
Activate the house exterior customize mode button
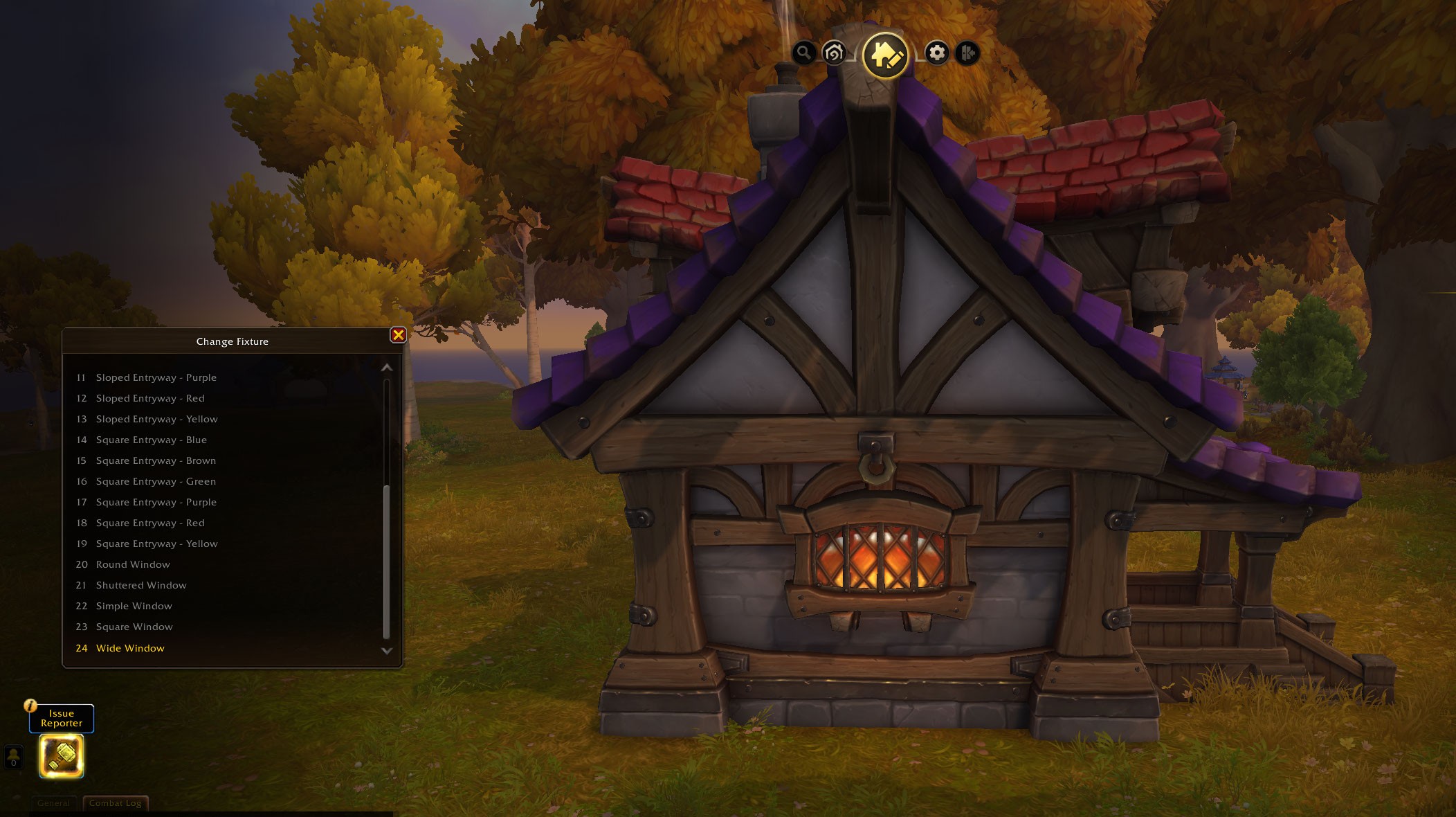click(x=885, y=55)
